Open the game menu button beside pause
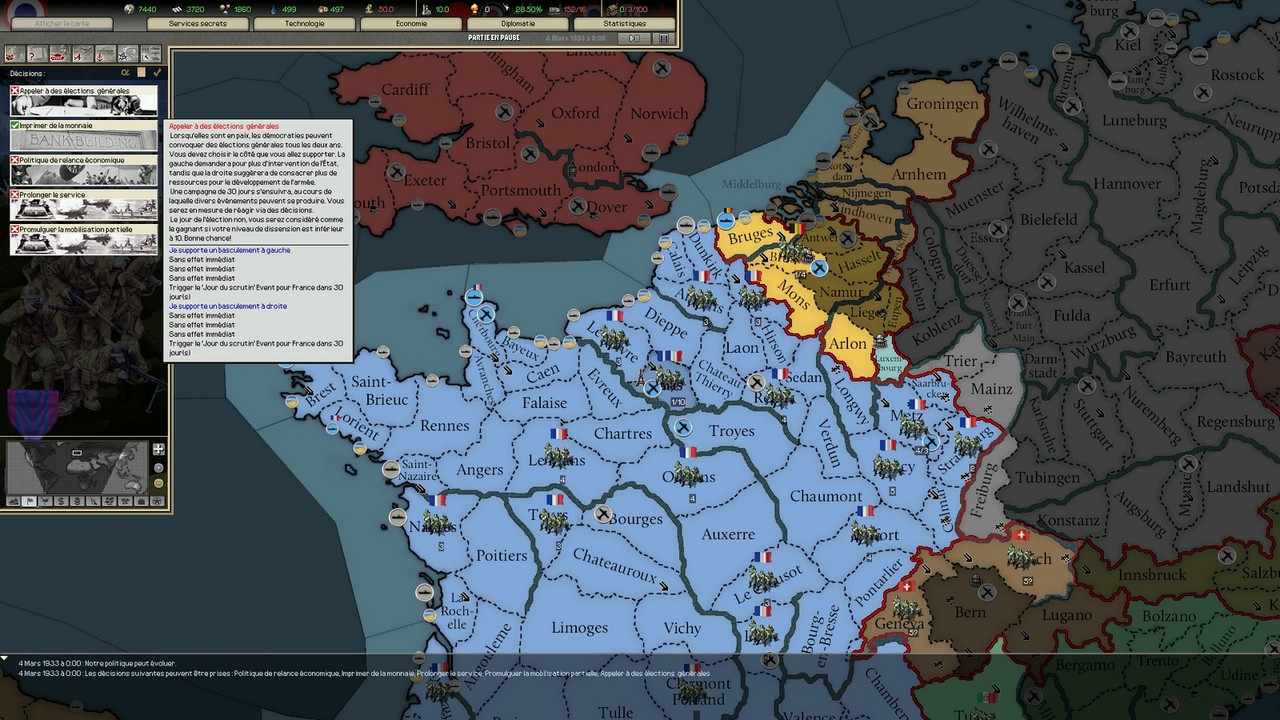This screenshot has height=720, width=1280. point(662,38)
